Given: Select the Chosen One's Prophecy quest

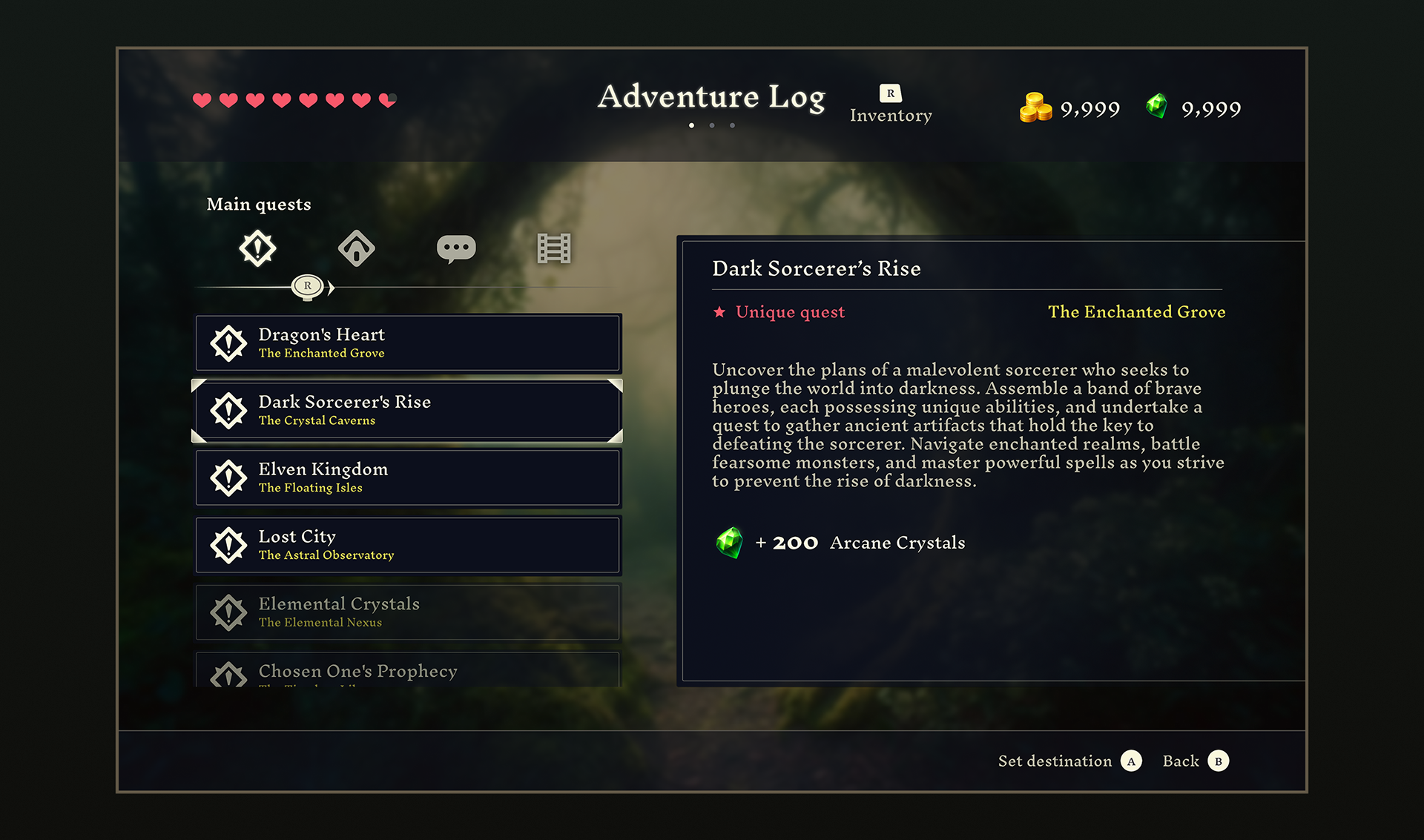Looking at the screenshot, I should [x=408, y=671].
